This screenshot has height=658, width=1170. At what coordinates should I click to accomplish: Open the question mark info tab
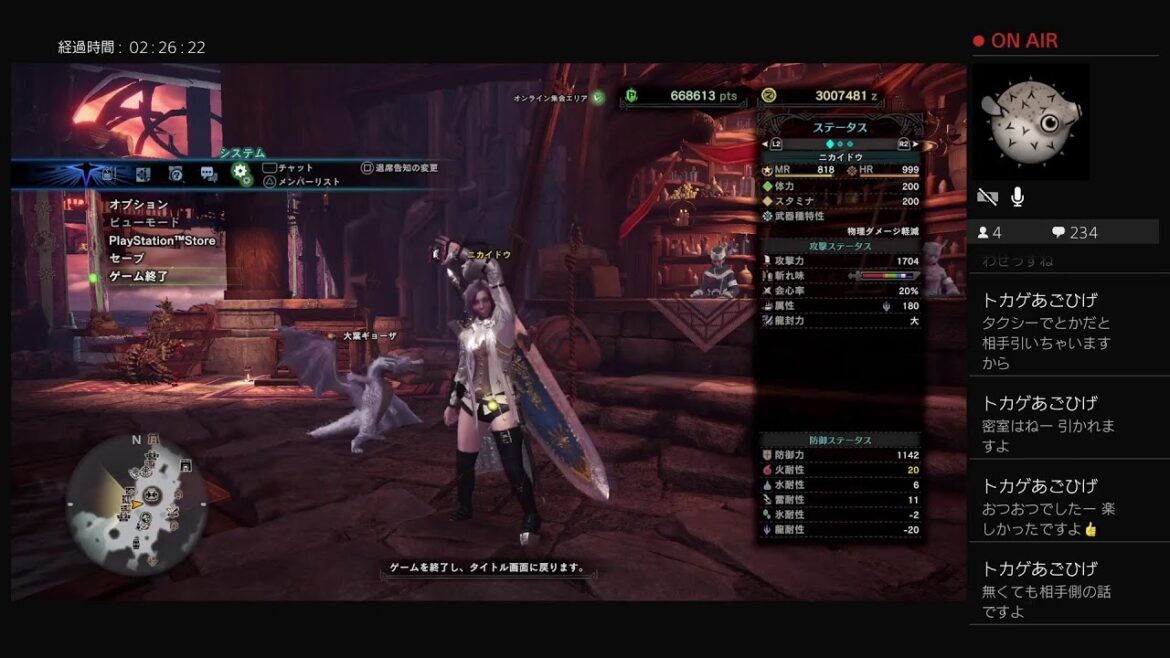point(176,174)
